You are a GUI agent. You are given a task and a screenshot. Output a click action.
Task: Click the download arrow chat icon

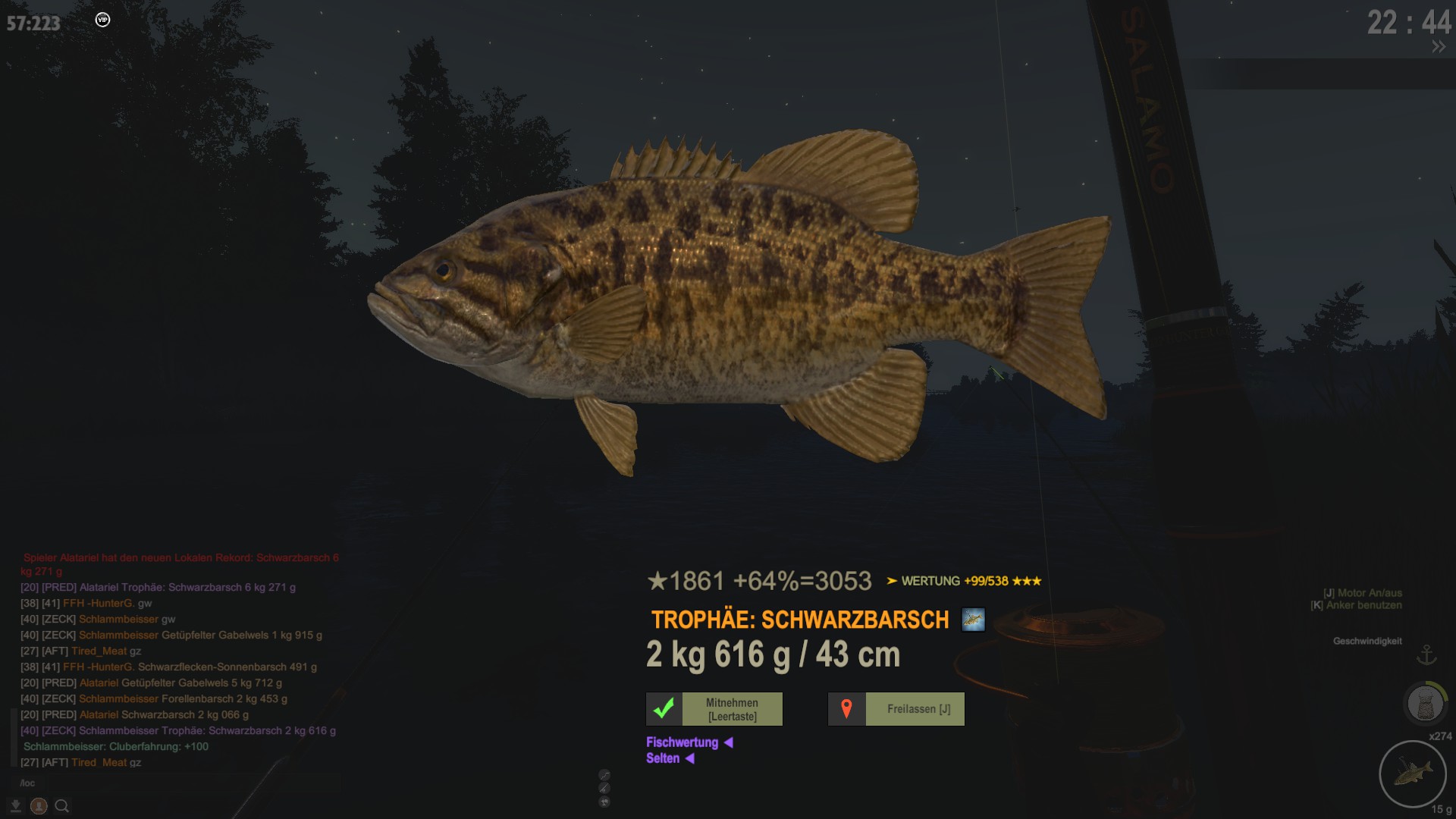click(15, 806)
